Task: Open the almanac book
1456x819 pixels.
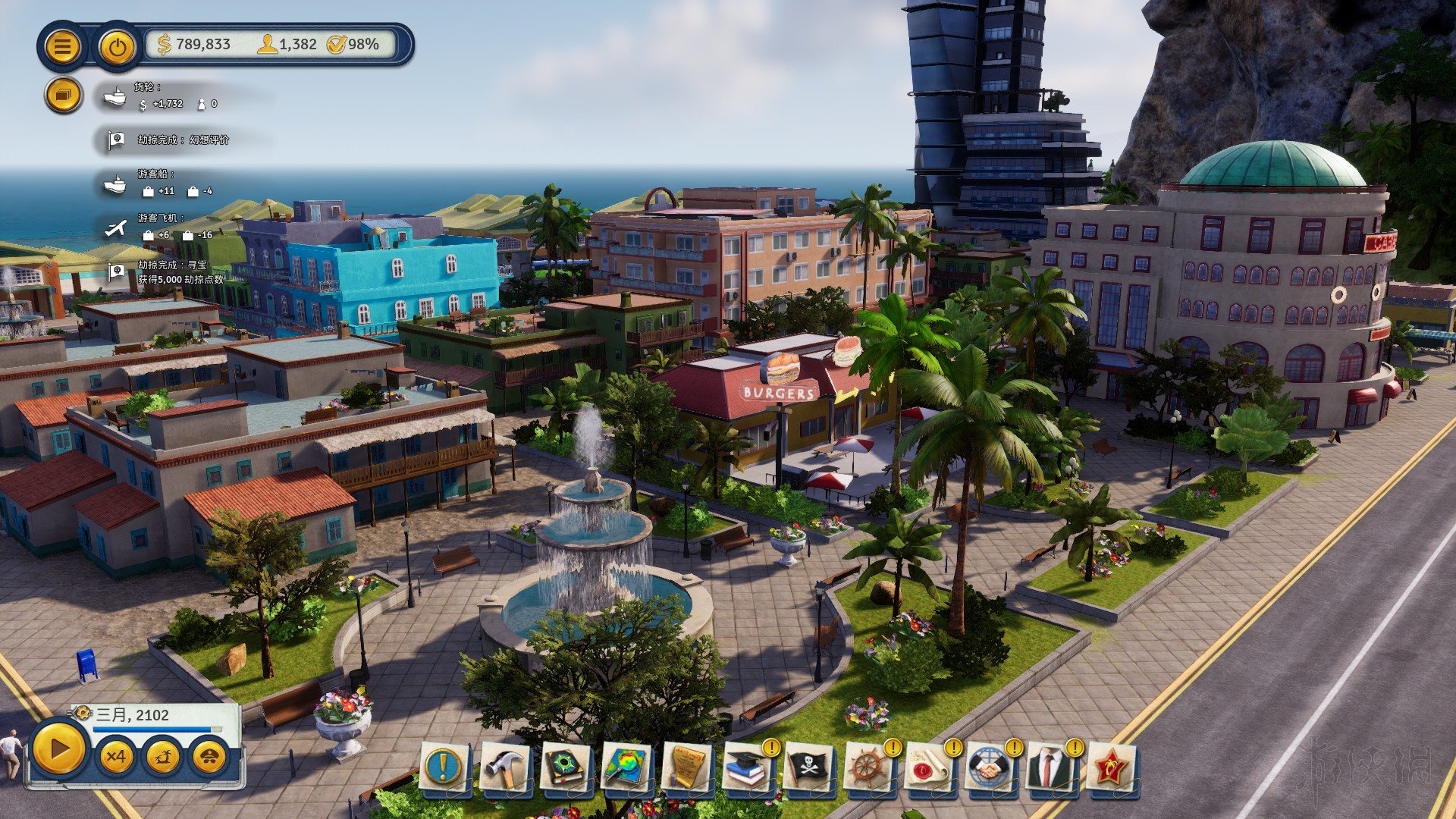Action: point(565,767)
